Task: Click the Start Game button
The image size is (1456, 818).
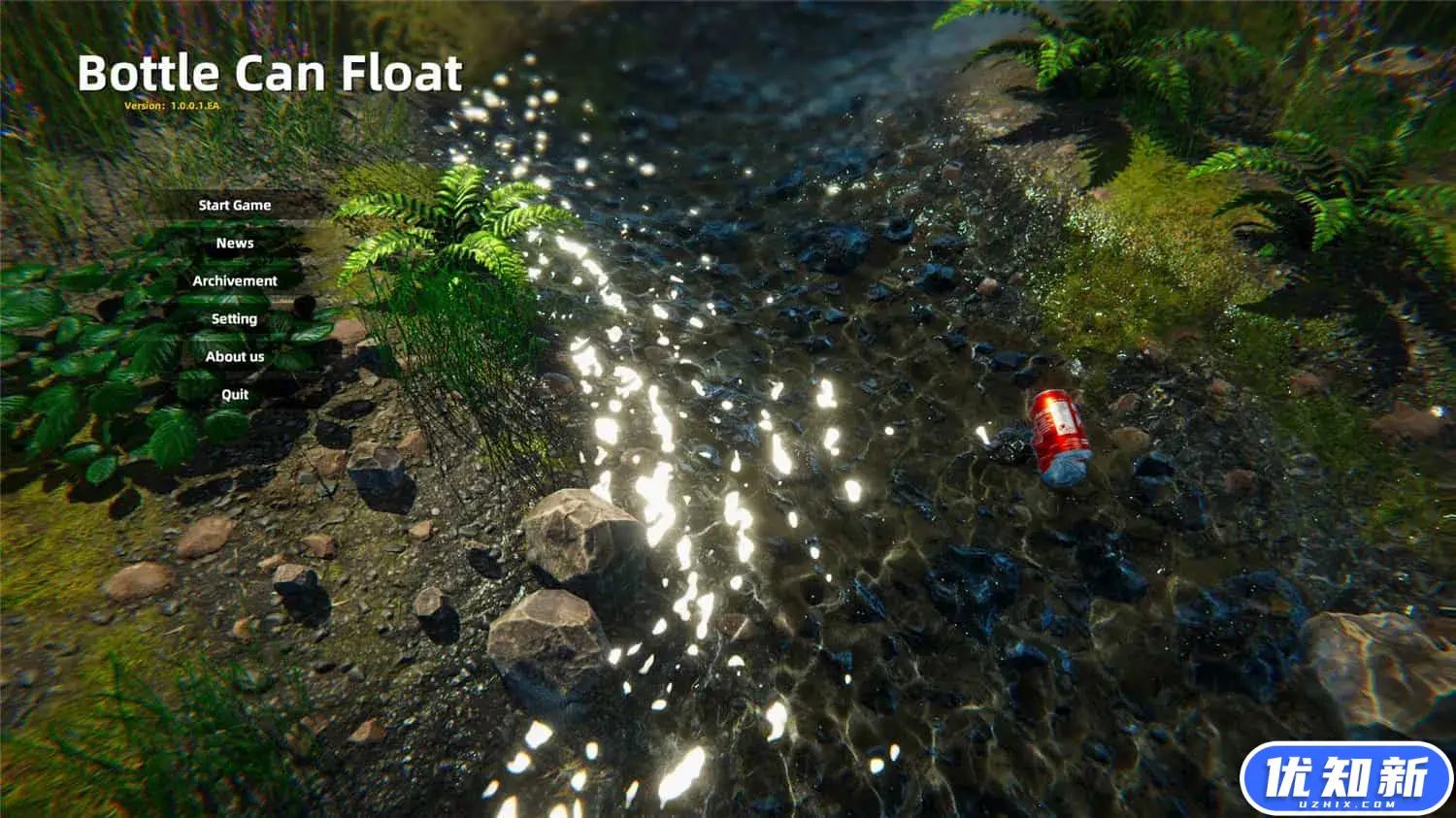Action: tap(234, 205)
